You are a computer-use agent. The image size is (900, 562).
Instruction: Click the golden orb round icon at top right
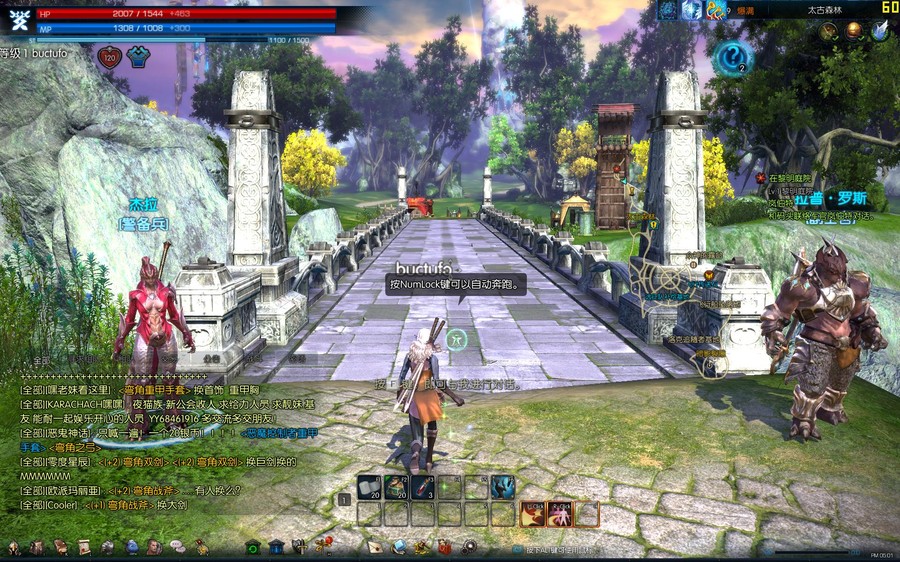tap(853, 31)
